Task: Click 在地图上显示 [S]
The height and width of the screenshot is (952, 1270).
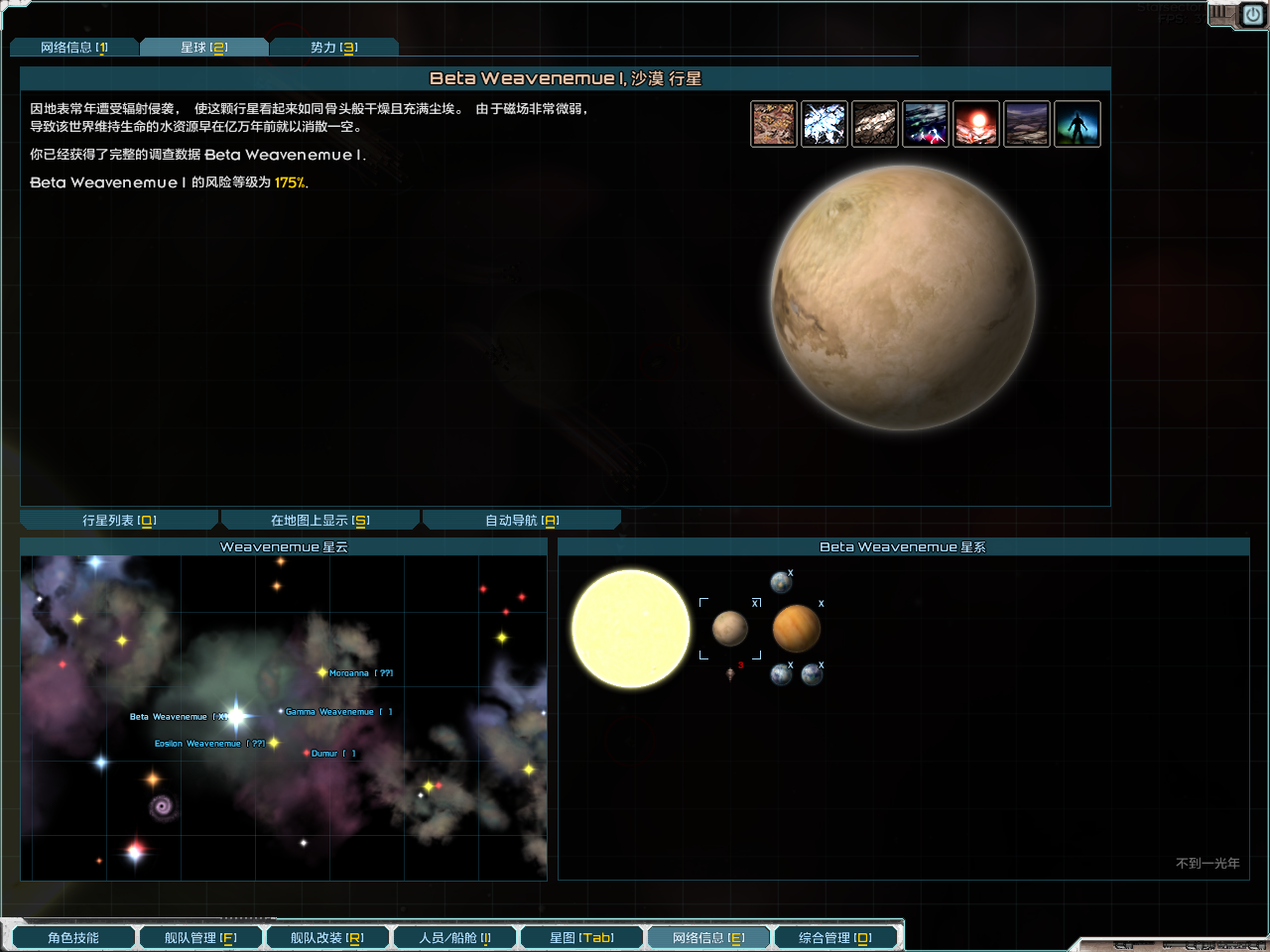Action: pyautogui.click(x=319, y=518)
